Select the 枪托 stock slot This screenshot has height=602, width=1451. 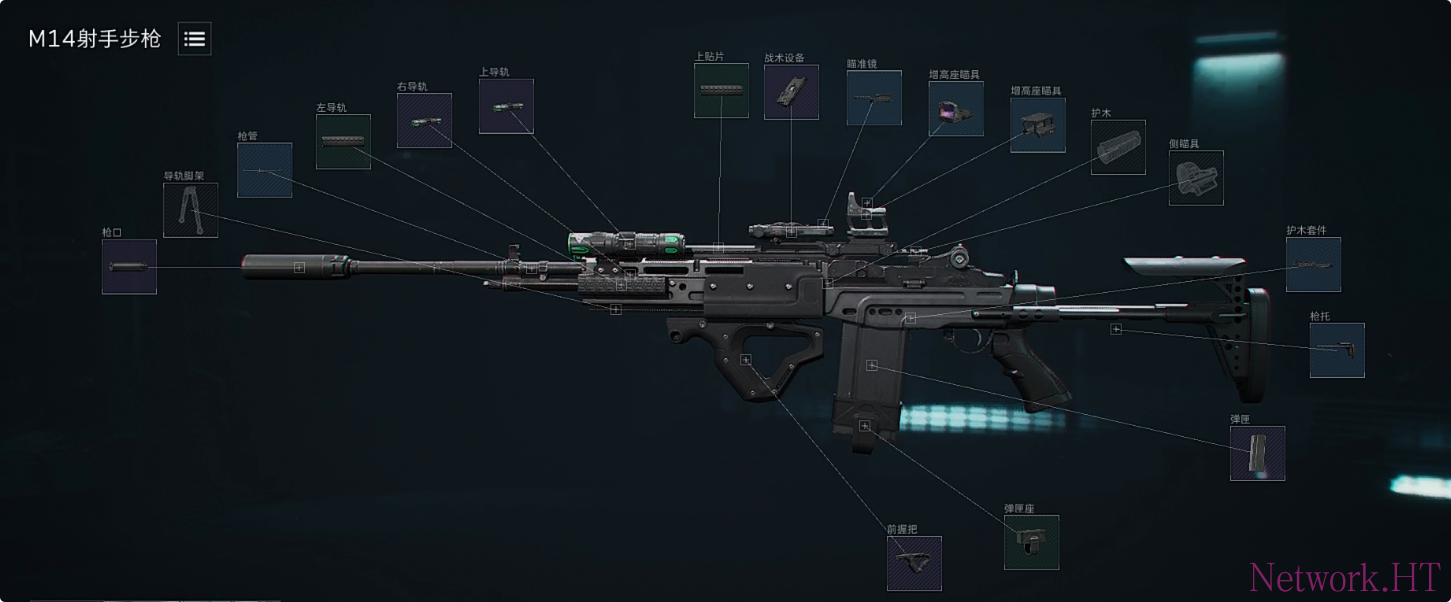[1337, 350]
